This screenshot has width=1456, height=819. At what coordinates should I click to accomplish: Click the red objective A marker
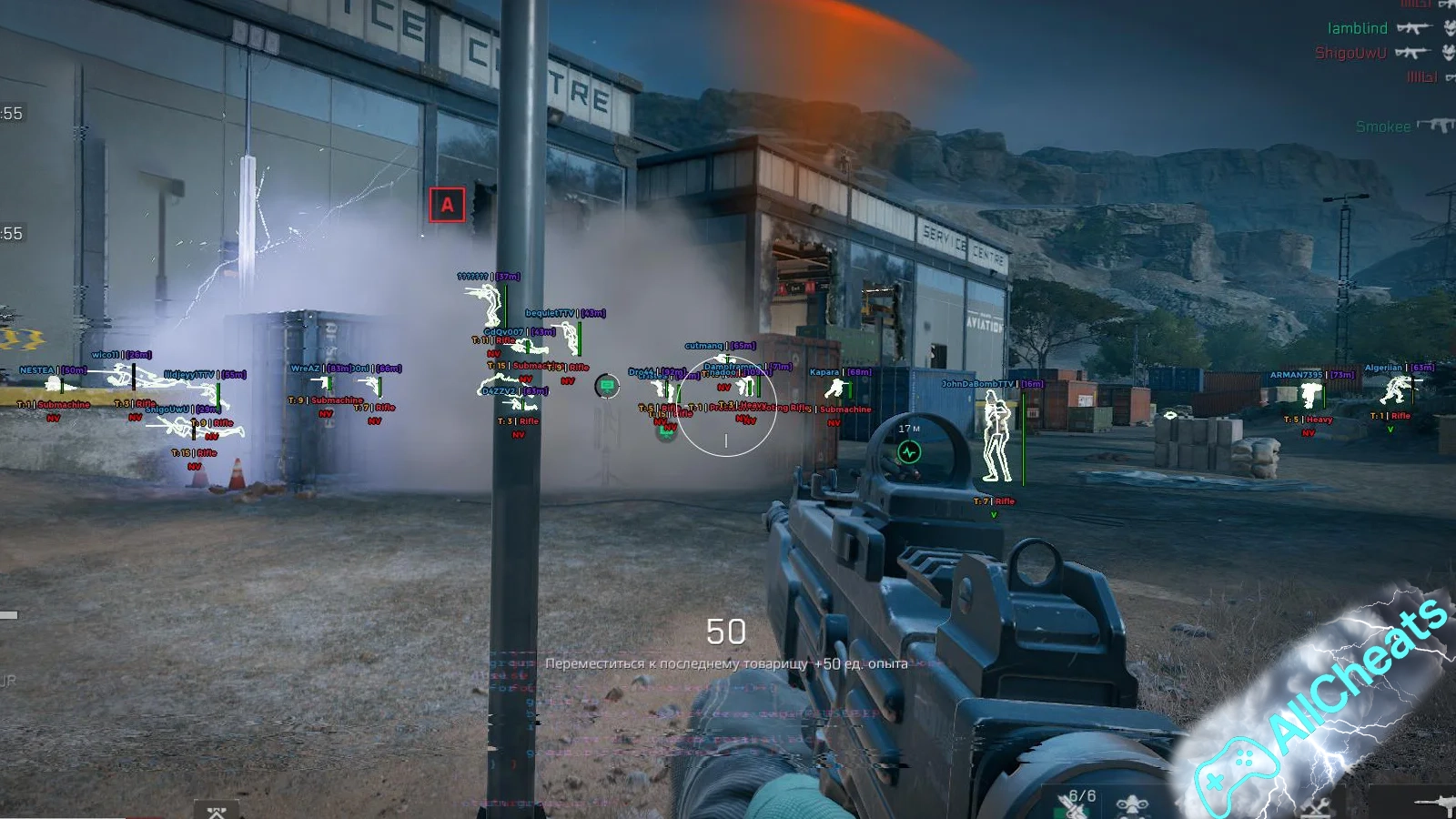click(x=447, y=205)
